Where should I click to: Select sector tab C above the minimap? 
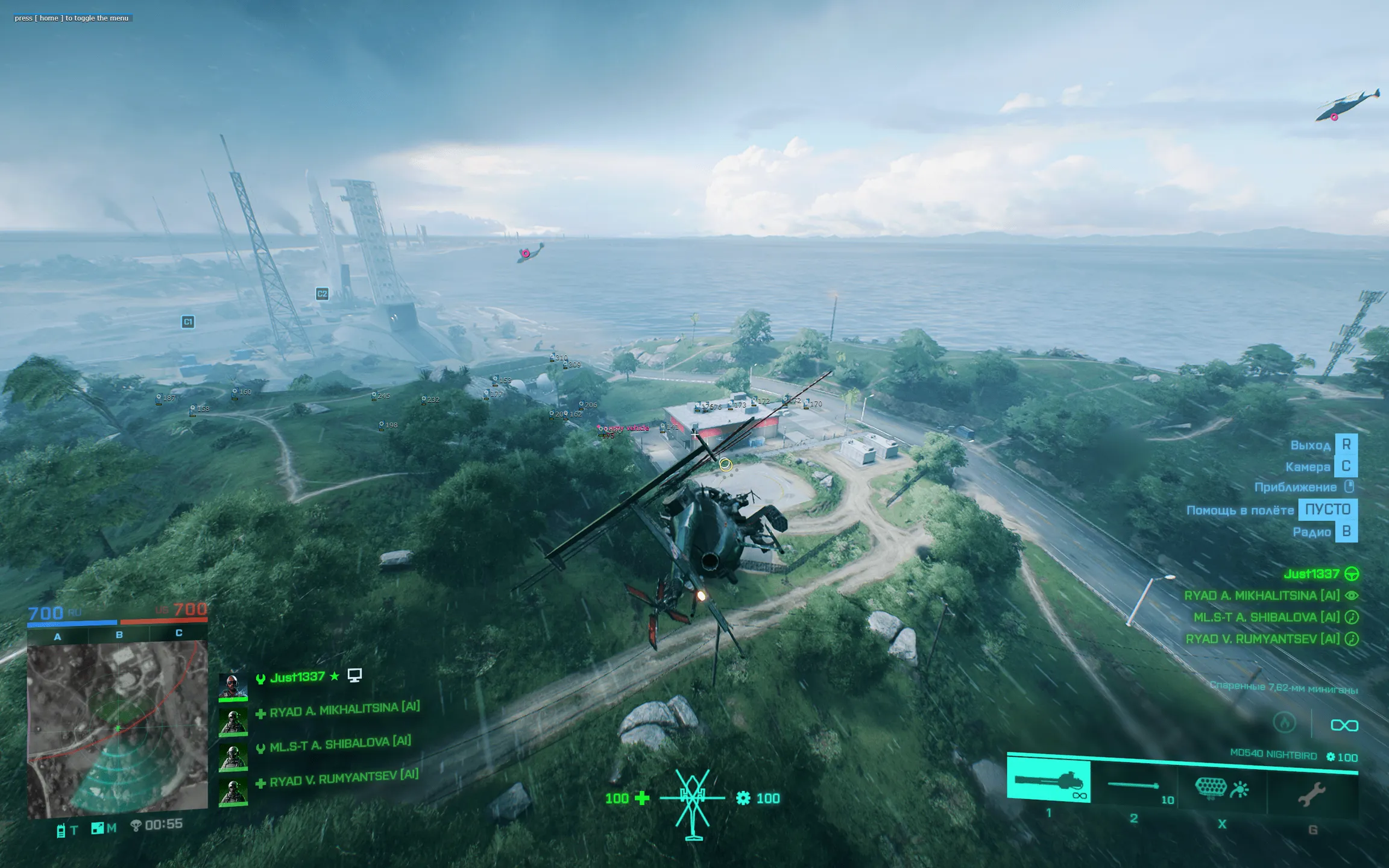[x=178, y=635]
